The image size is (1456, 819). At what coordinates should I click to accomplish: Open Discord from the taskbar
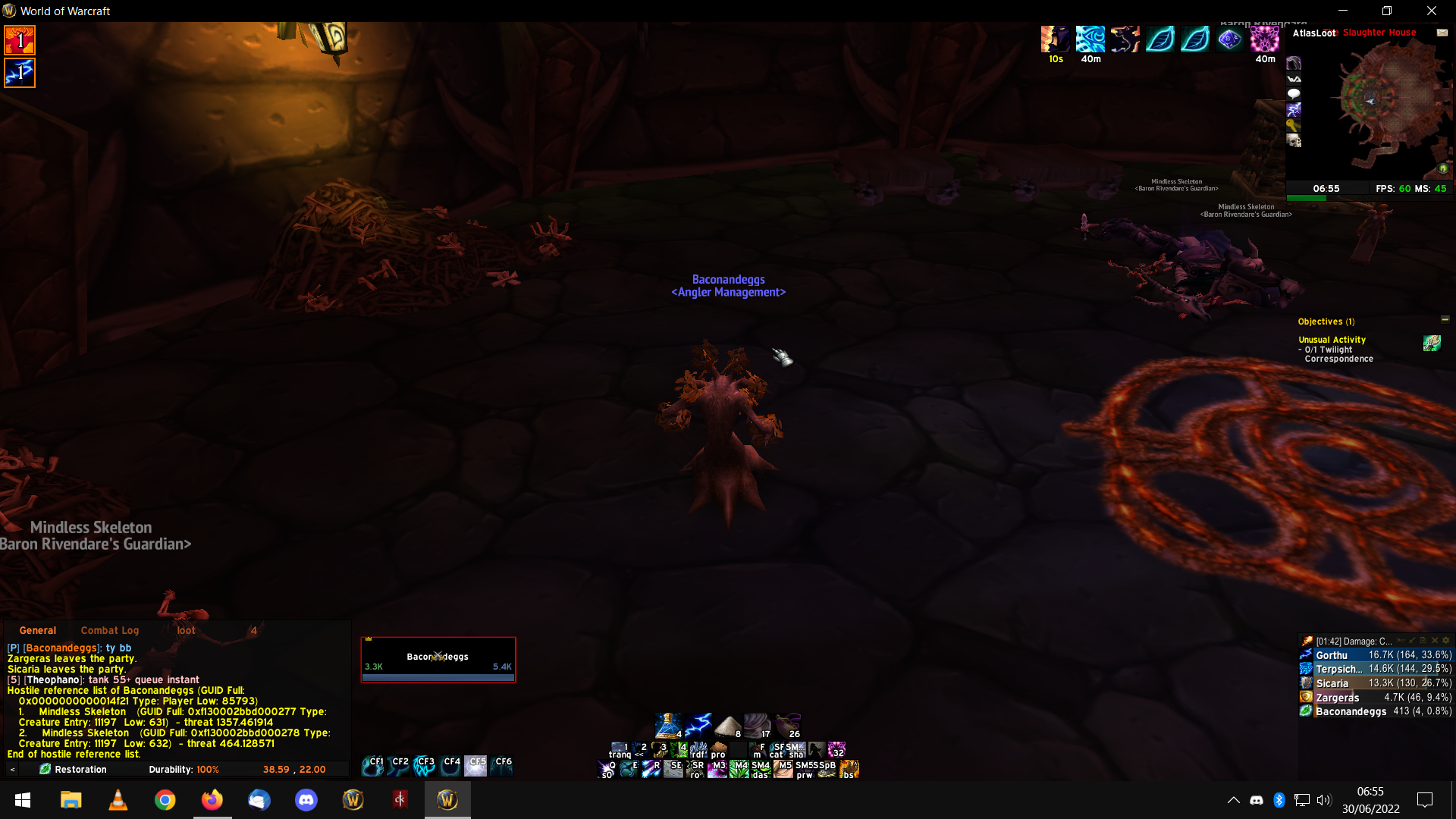(306, 799)
